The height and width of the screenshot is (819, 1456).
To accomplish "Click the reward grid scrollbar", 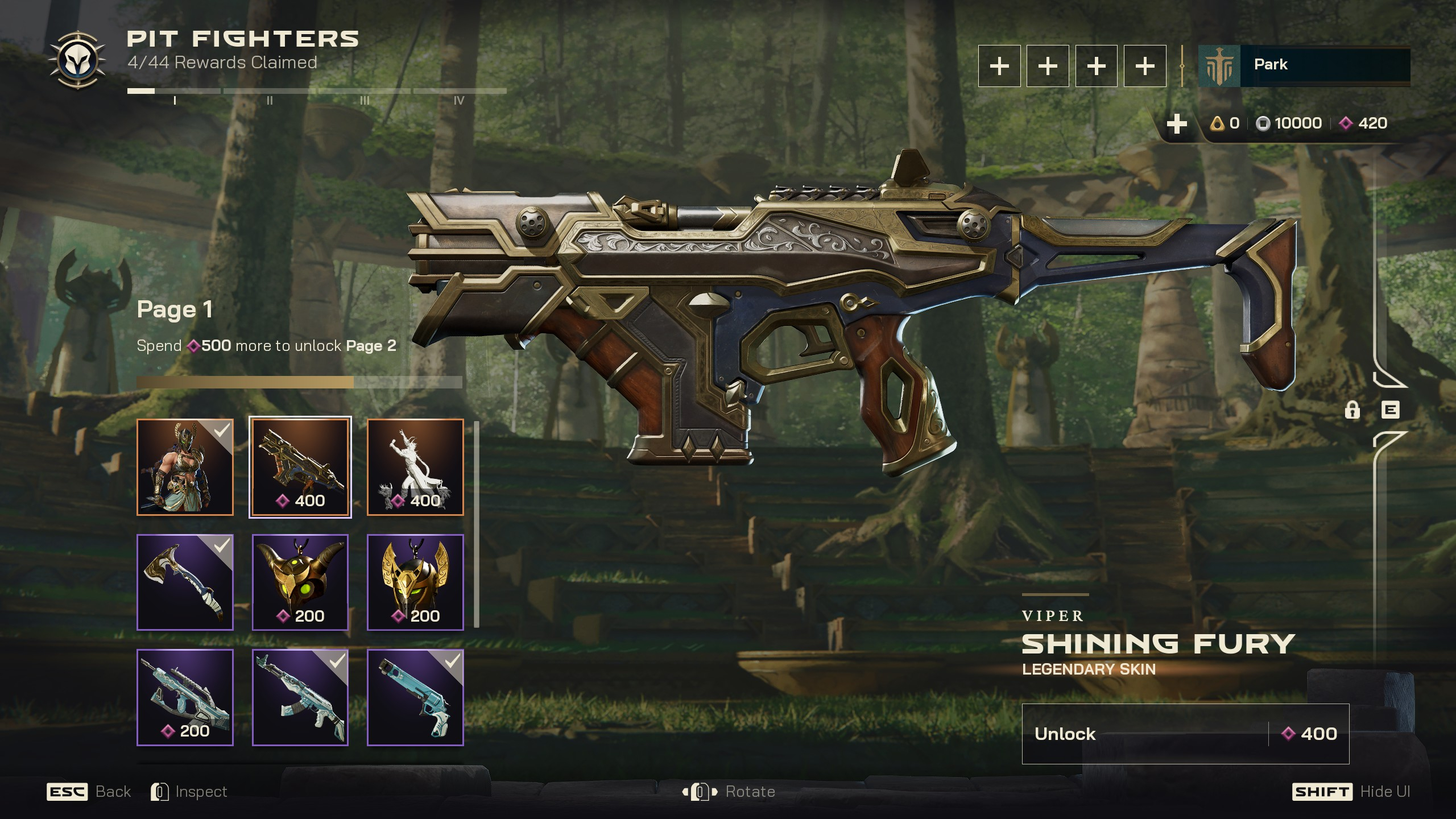I will (x=477, y=523).
